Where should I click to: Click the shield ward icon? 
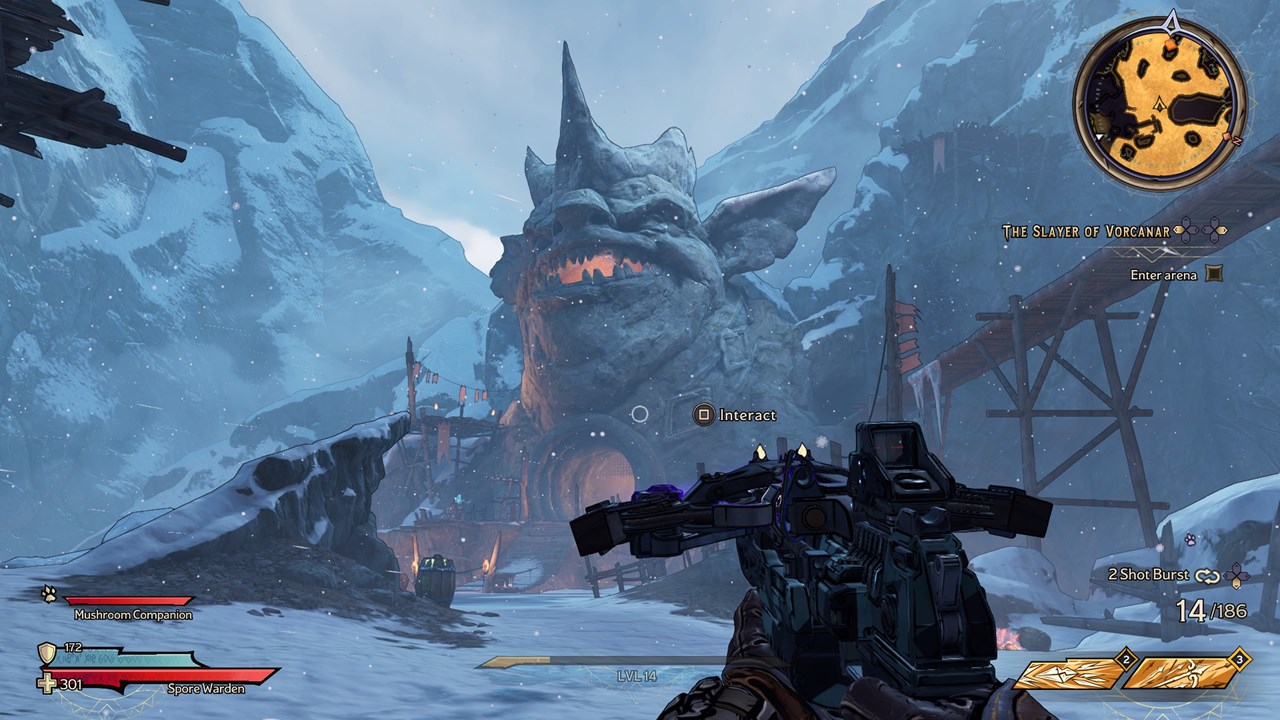(x=47, y=653)
